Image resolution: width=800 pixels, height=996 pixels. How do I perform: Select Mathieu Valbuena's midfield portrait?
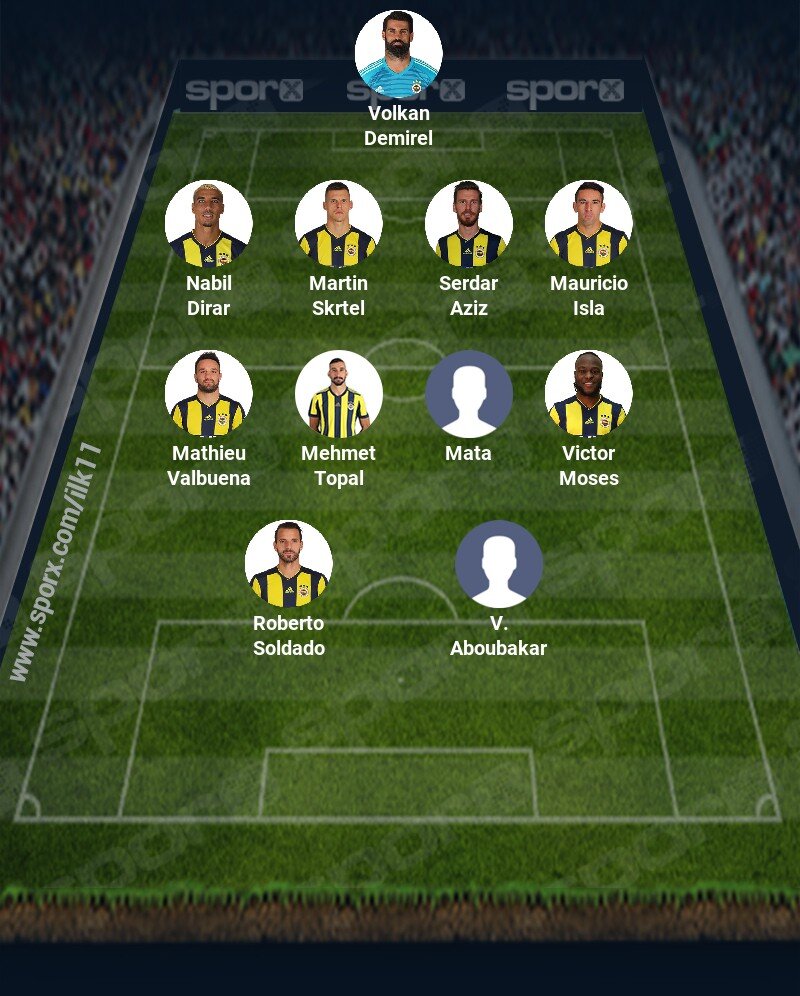coord(208,394)
